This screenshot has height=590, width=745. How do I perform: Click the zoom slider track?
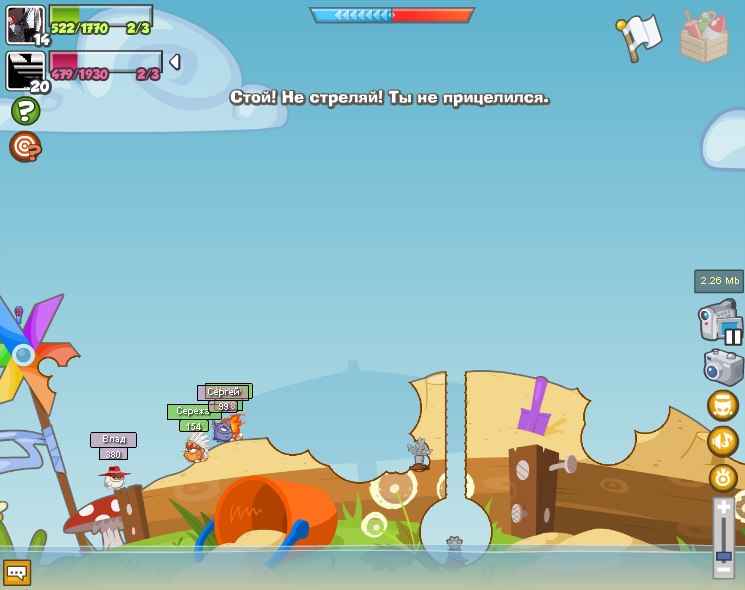tap(724, 535)
